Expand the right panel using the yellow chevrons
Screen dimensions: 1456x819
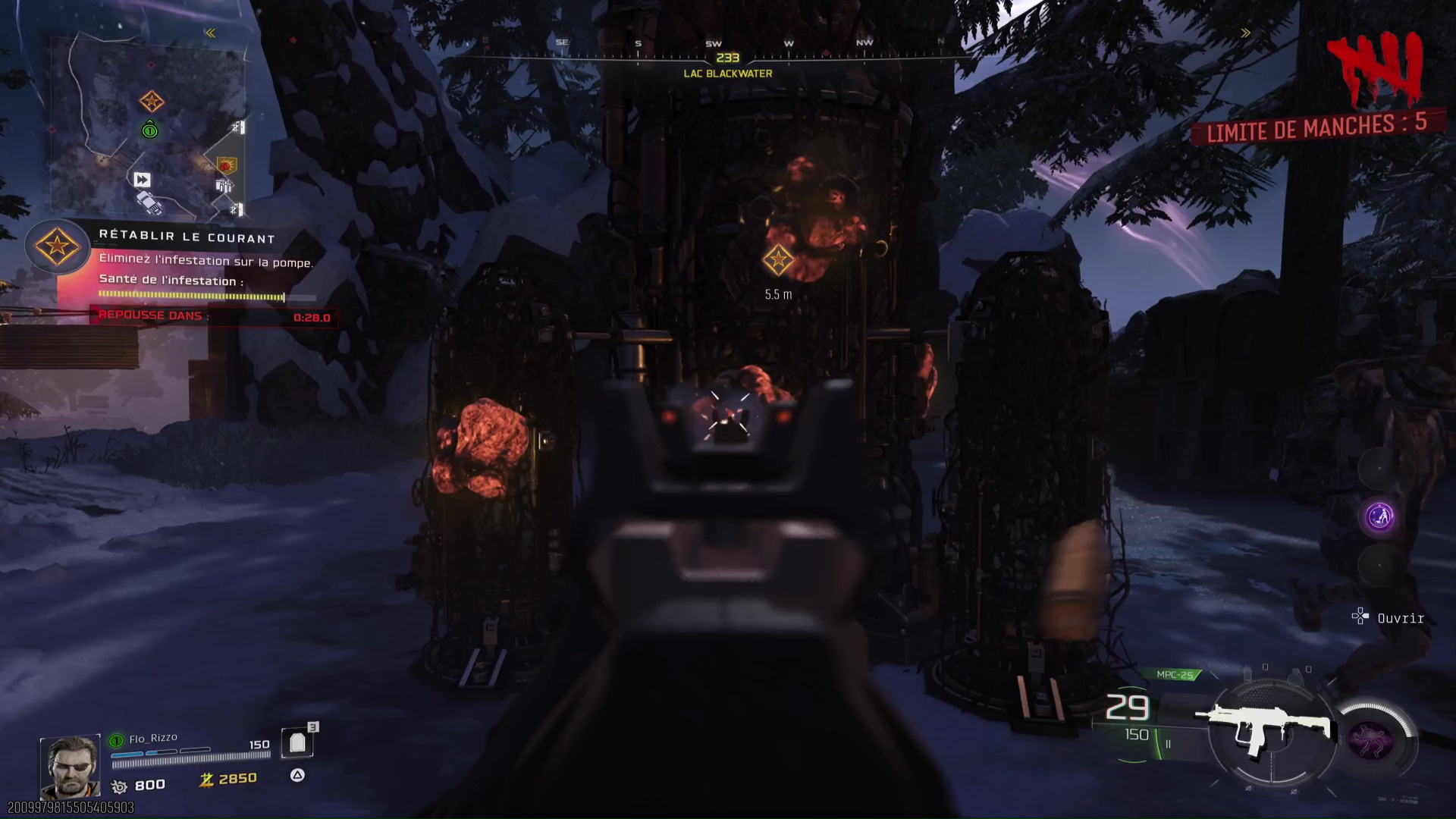pos(1245,32)
